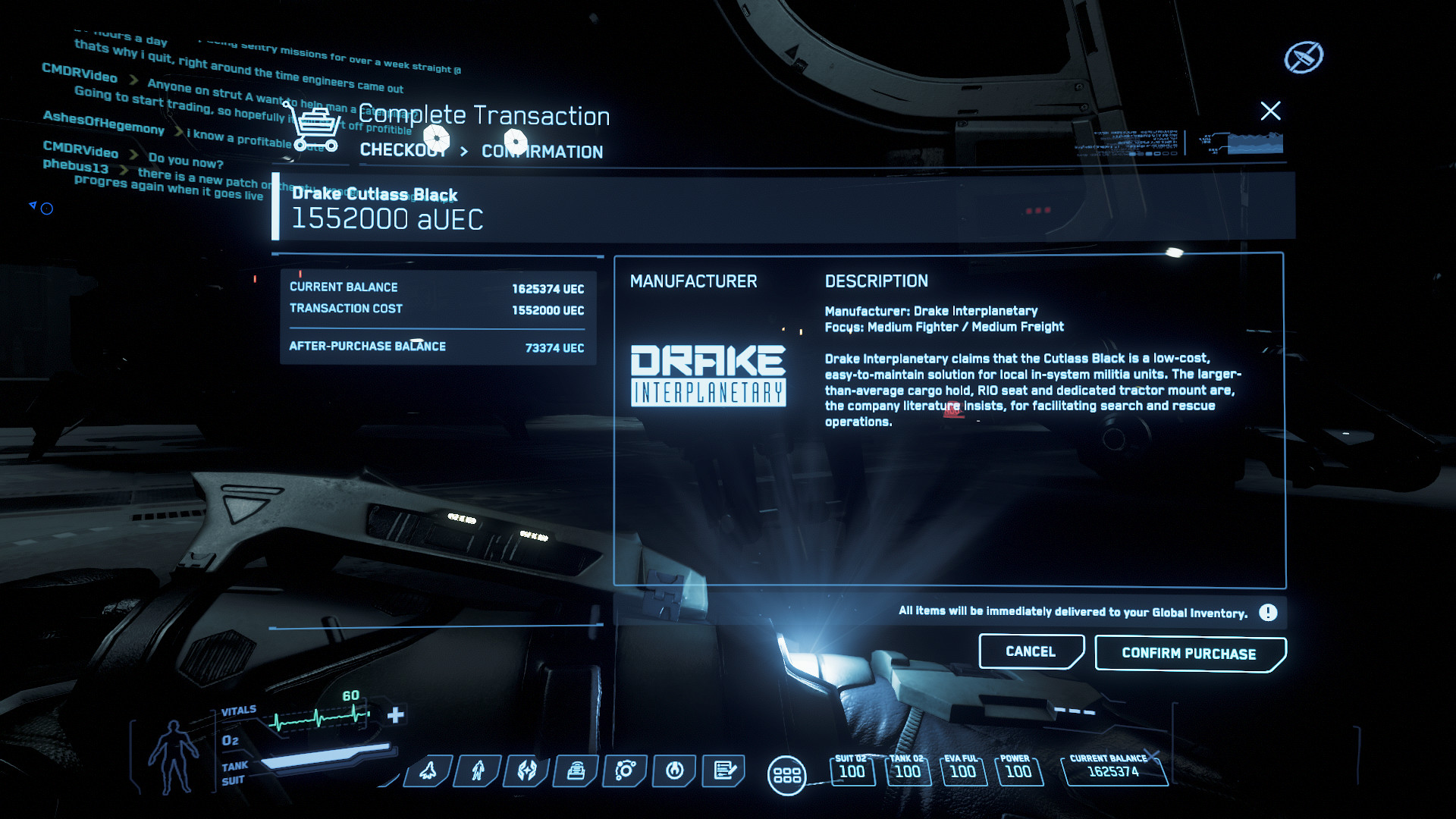Image resolution: width=1456 pixels, height=819 pixels.
Task: Select the twin-arrows app icon
Action: tap(527, 771)
